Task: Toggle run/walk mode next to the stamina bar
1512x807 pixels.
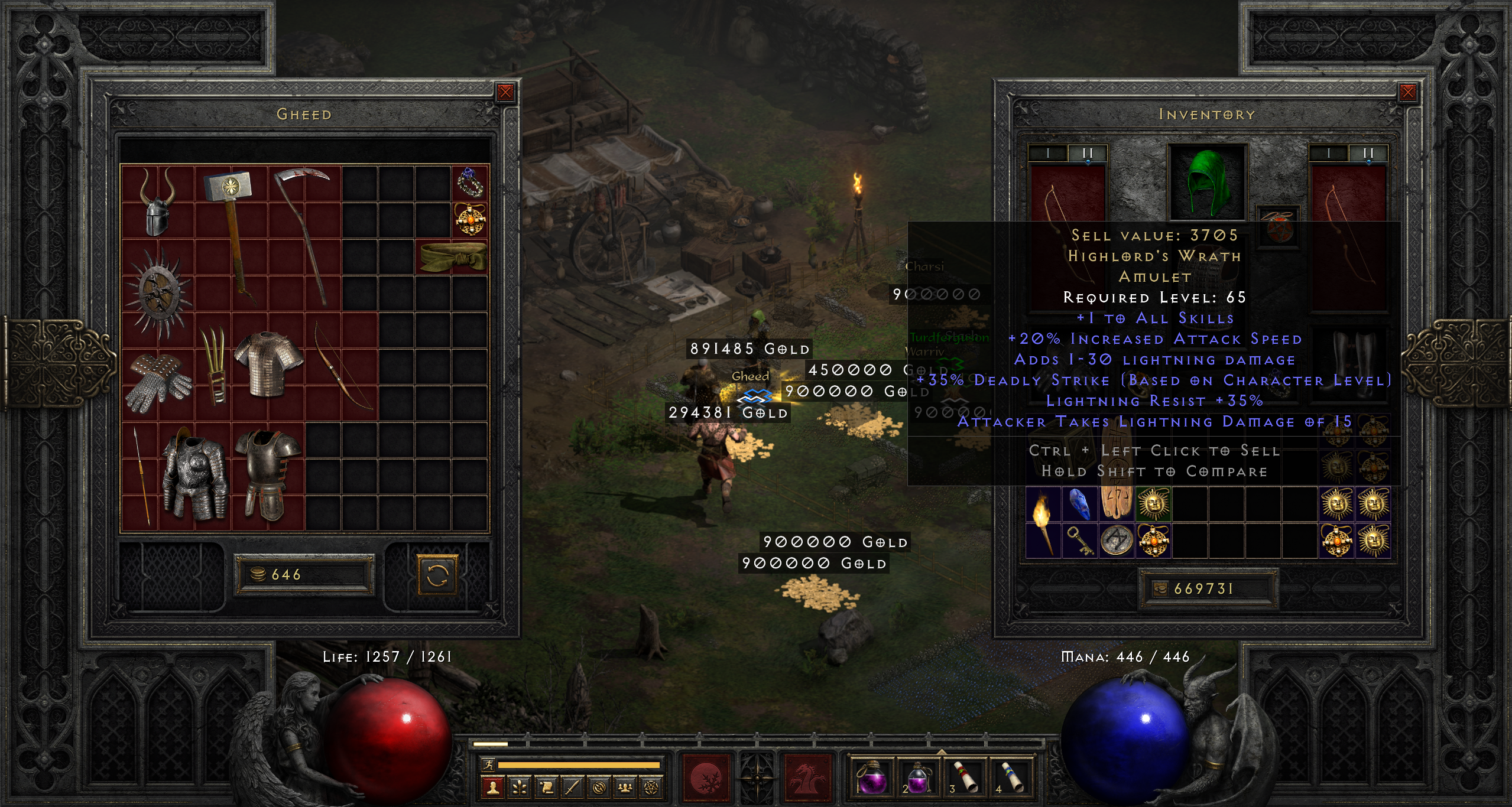Action: point(489,765)
